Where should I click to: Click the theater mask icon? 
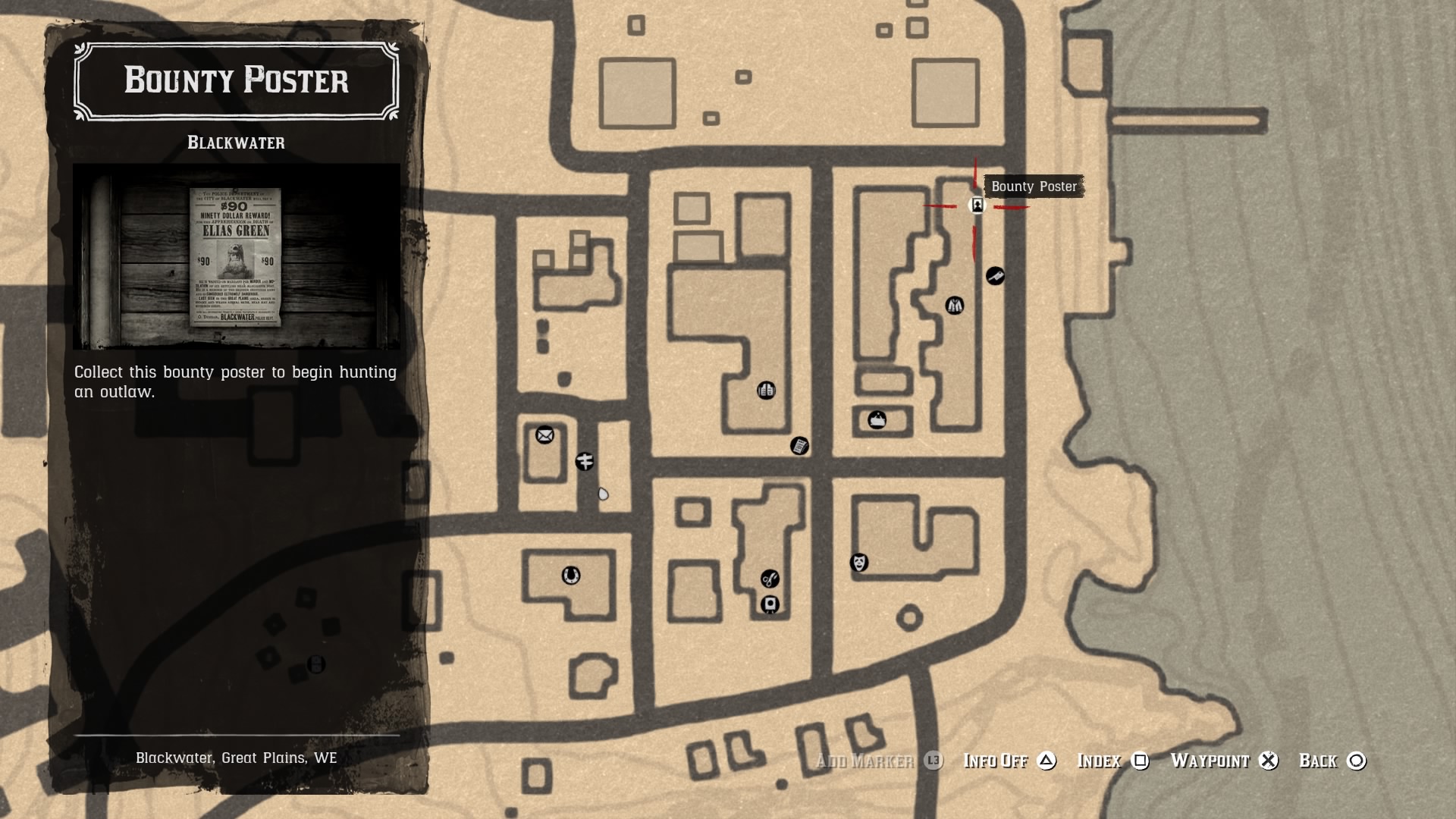click(x=858, y=563)
